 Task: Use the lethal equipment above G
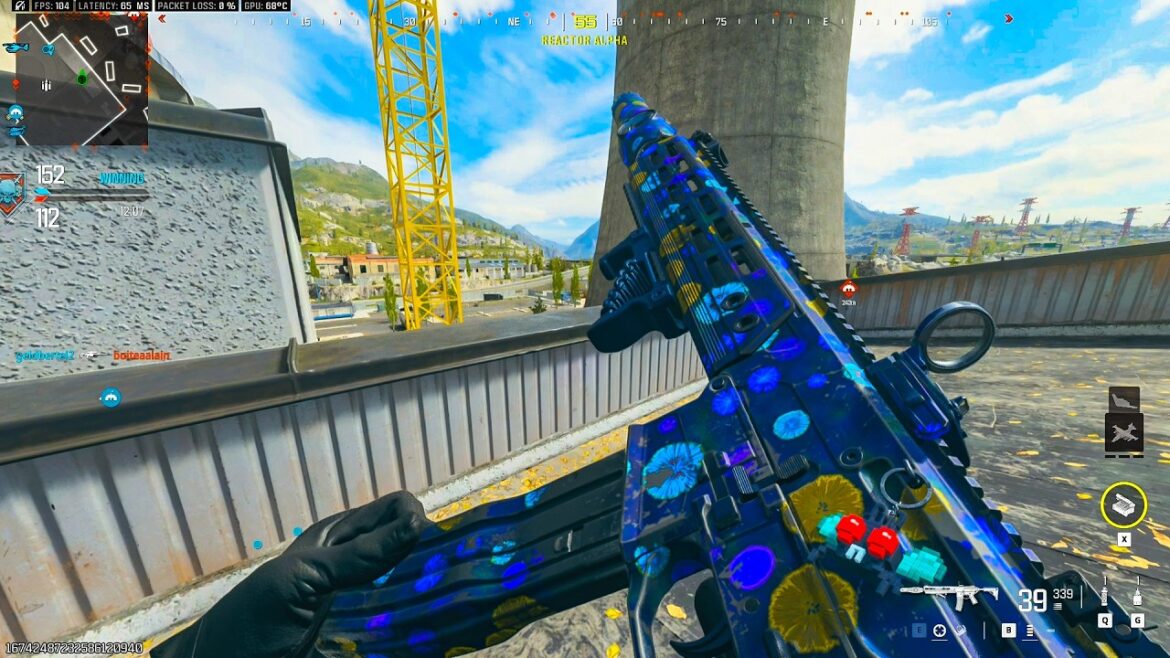[1137, 597]
